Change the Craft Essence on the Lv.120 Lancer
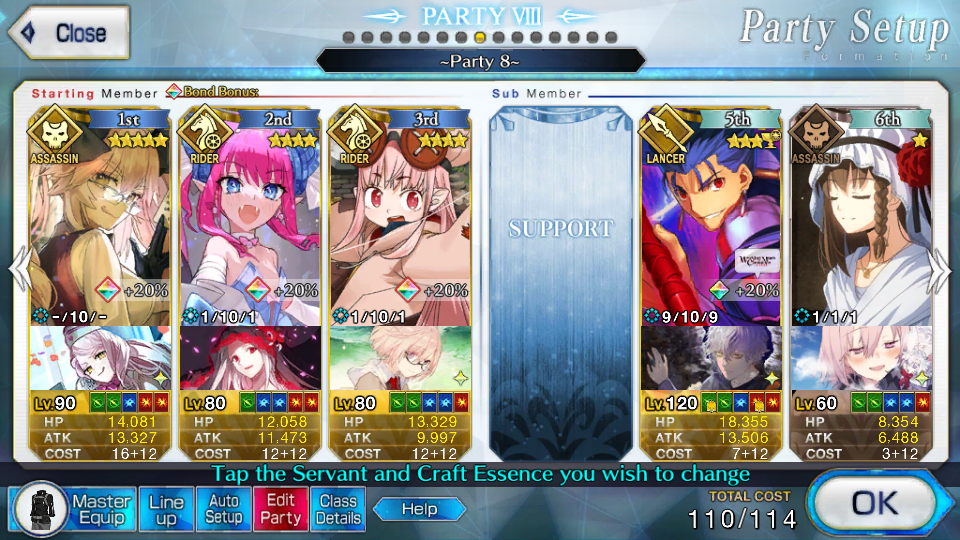Image resolution: width=960 pixels, height=540 pixels. (711, 357)
